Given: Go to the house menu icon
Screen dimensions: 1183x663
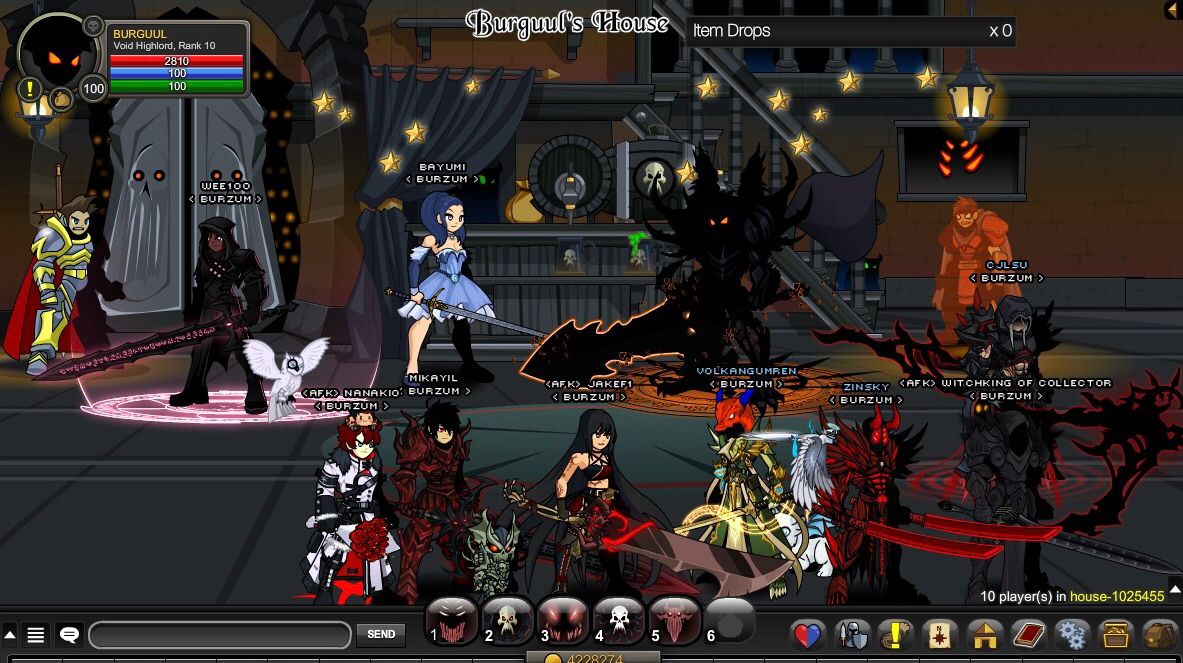Looking at the screenshot, I should [985, 635].
